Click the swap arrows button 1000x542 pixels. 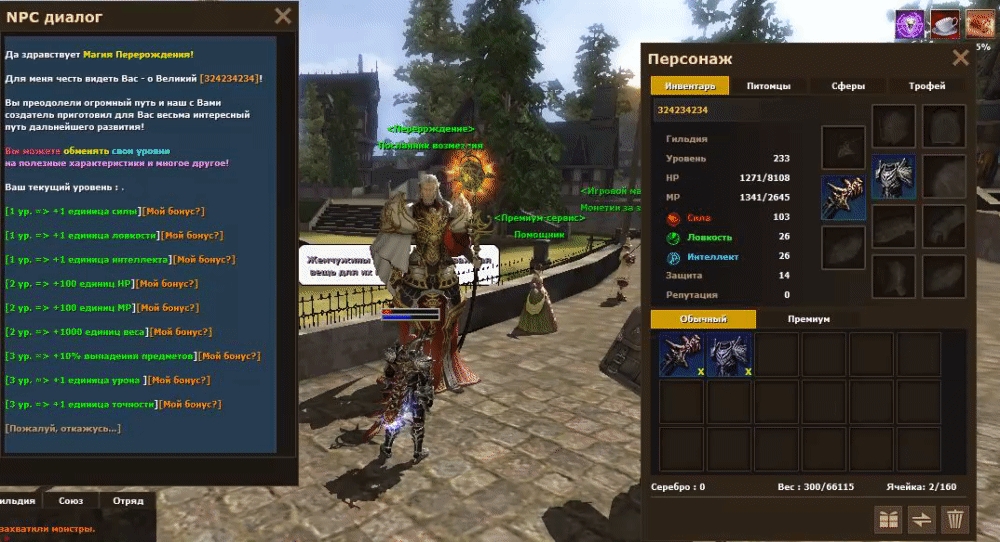pos(921,519)
